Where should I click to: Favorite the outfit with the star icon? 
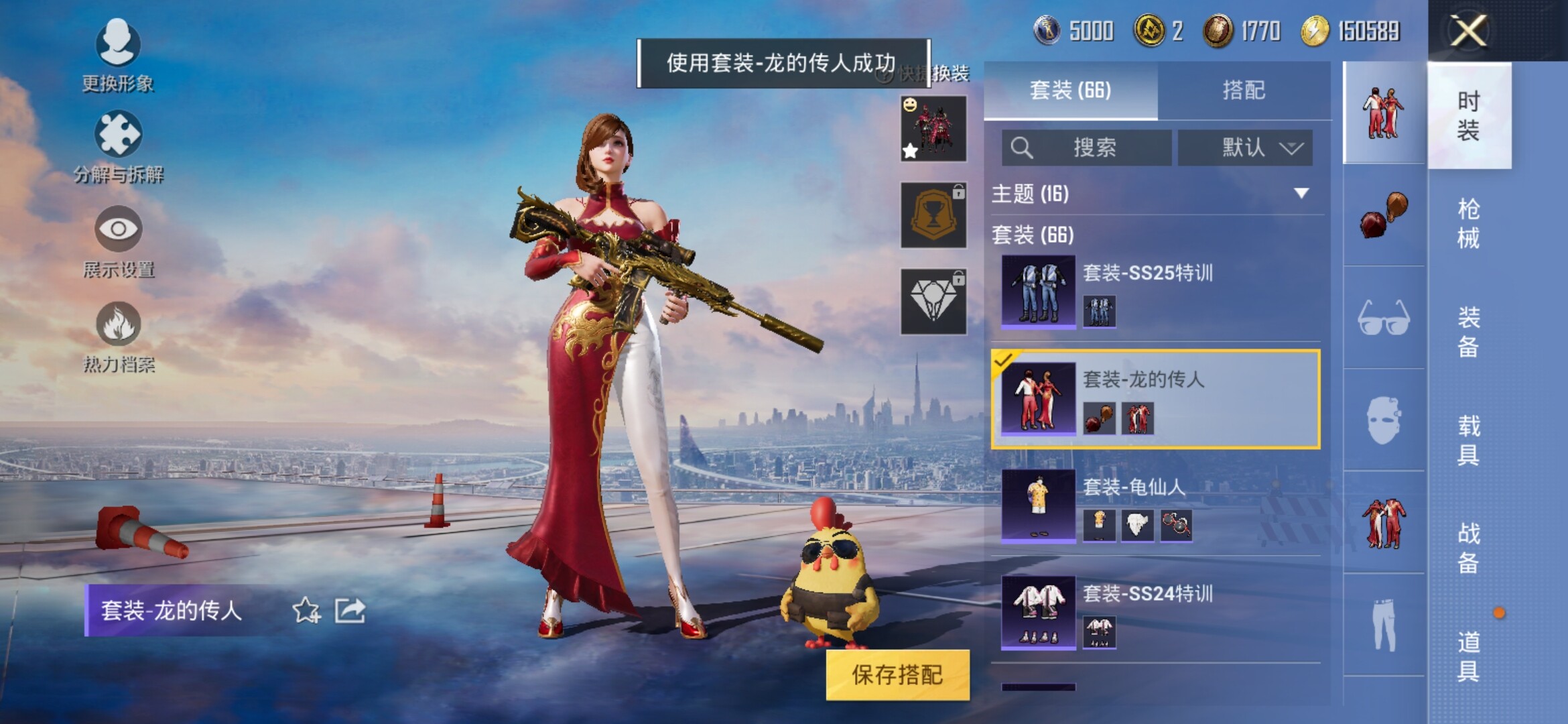click(306, 611)
